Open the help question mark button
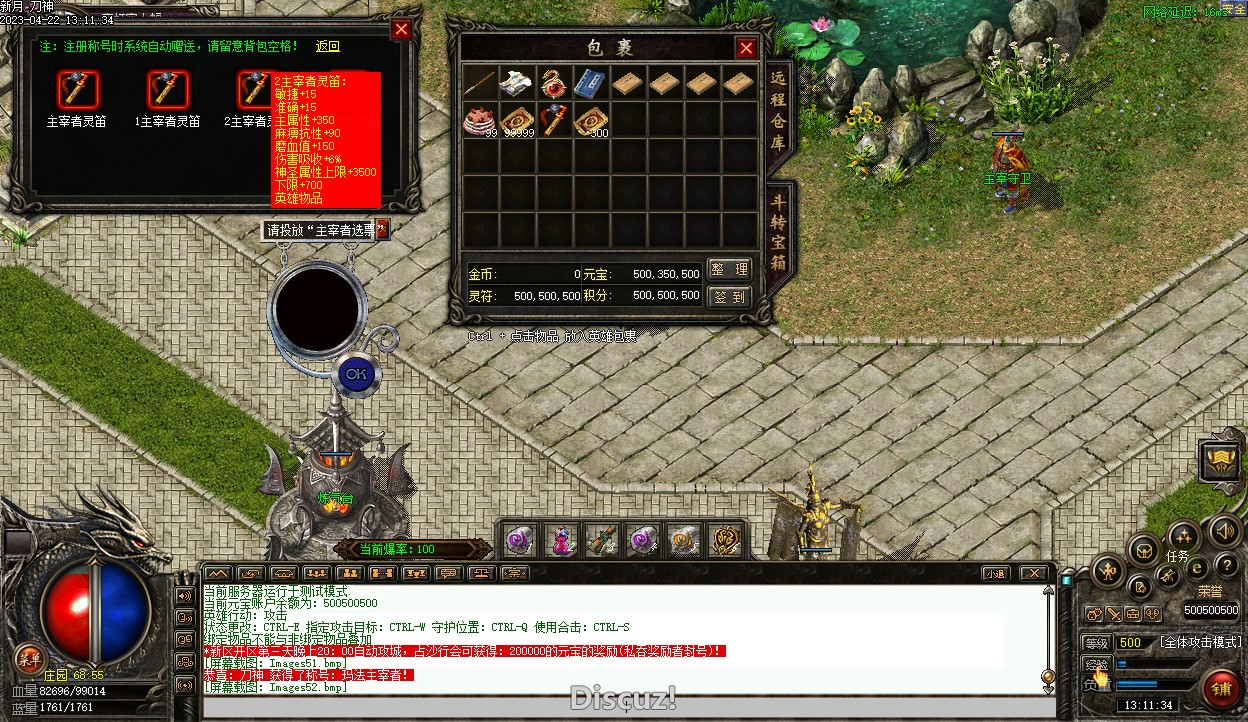This screenshot has width=1248, height=722. (1226, 566)
